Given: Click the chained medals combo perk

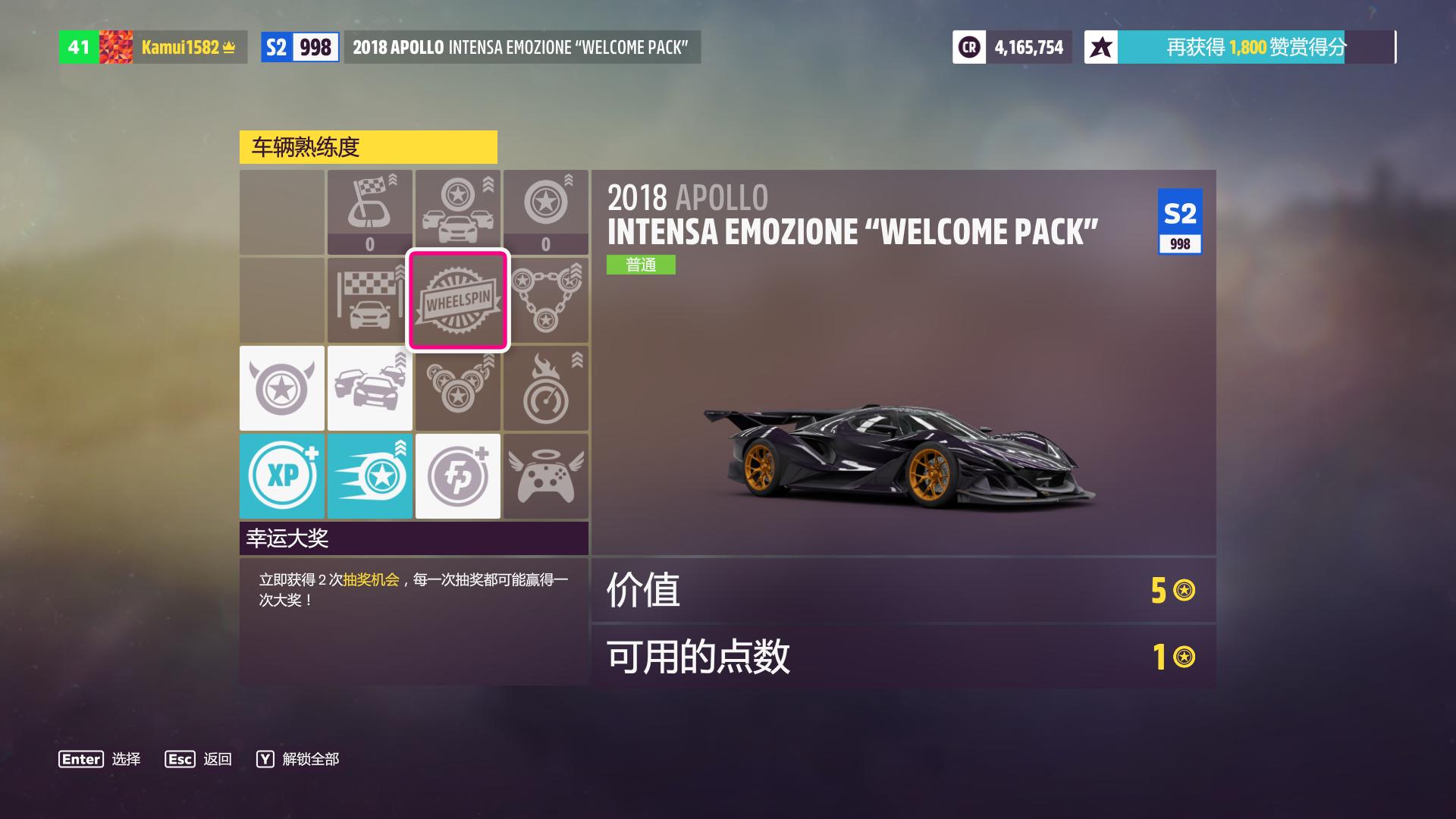Looking at the screenshot, I should click(x=546, y=300).
